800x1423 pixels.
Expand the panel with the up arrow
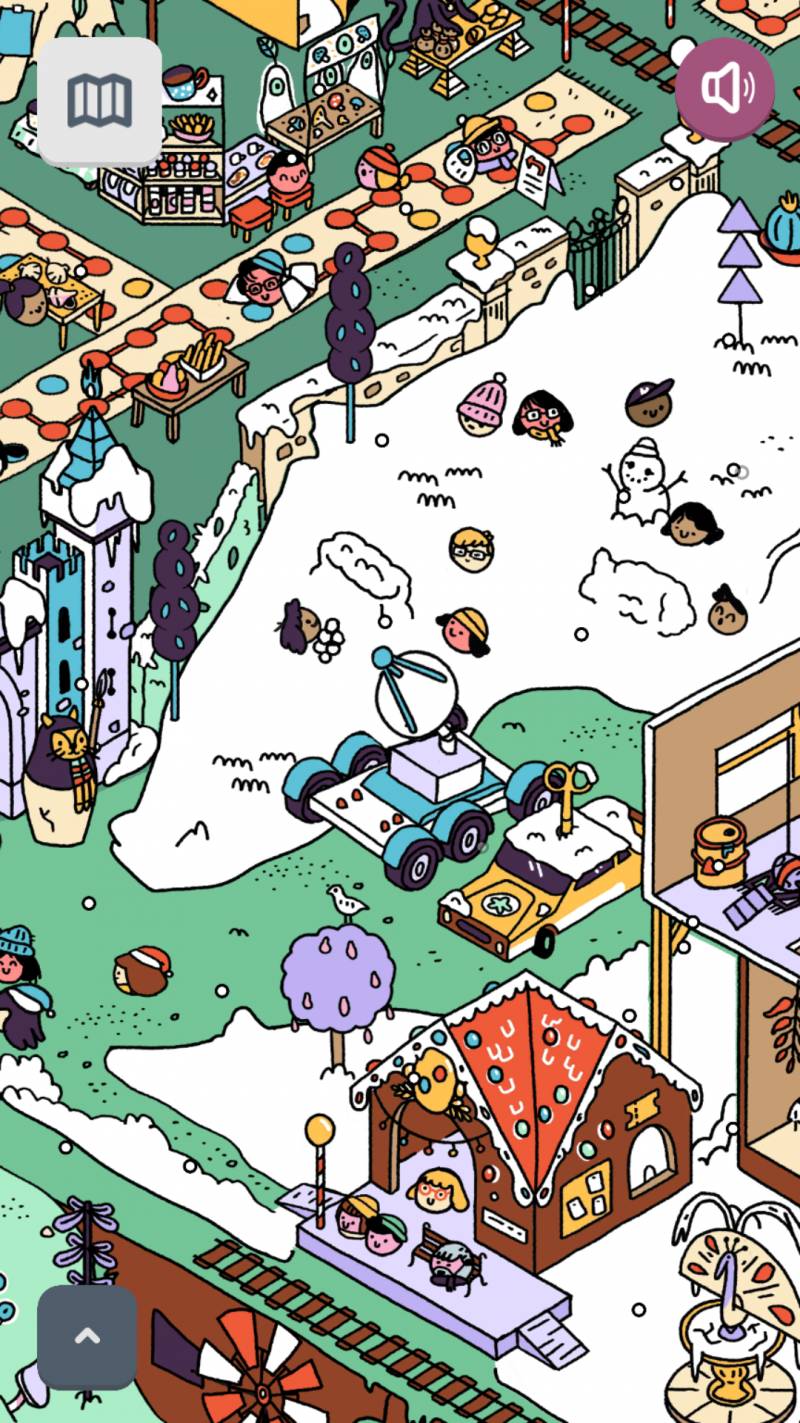[87, 1337]
